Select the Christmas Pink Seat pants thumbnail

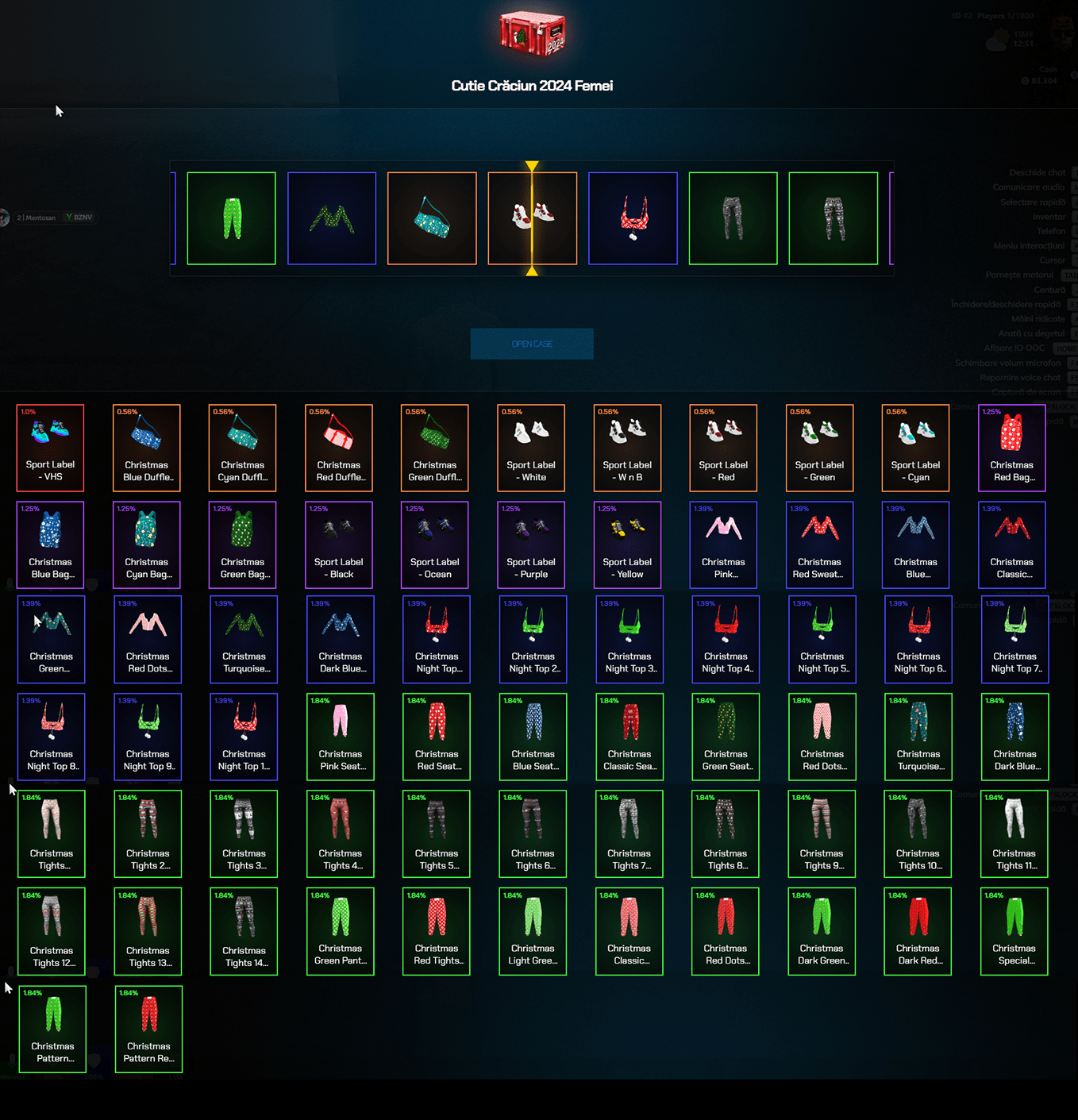(x=340, y=737)
